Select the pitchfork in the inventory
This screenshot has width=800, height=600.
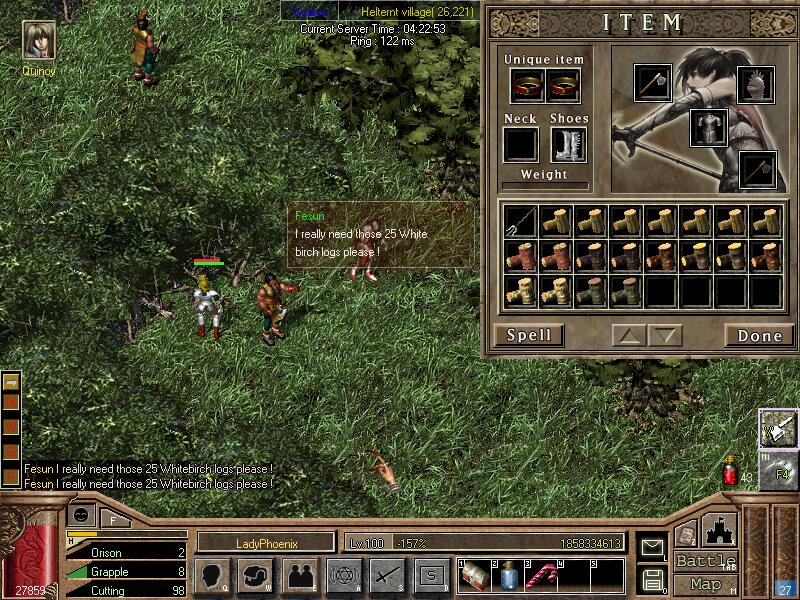tap(520, 221)
